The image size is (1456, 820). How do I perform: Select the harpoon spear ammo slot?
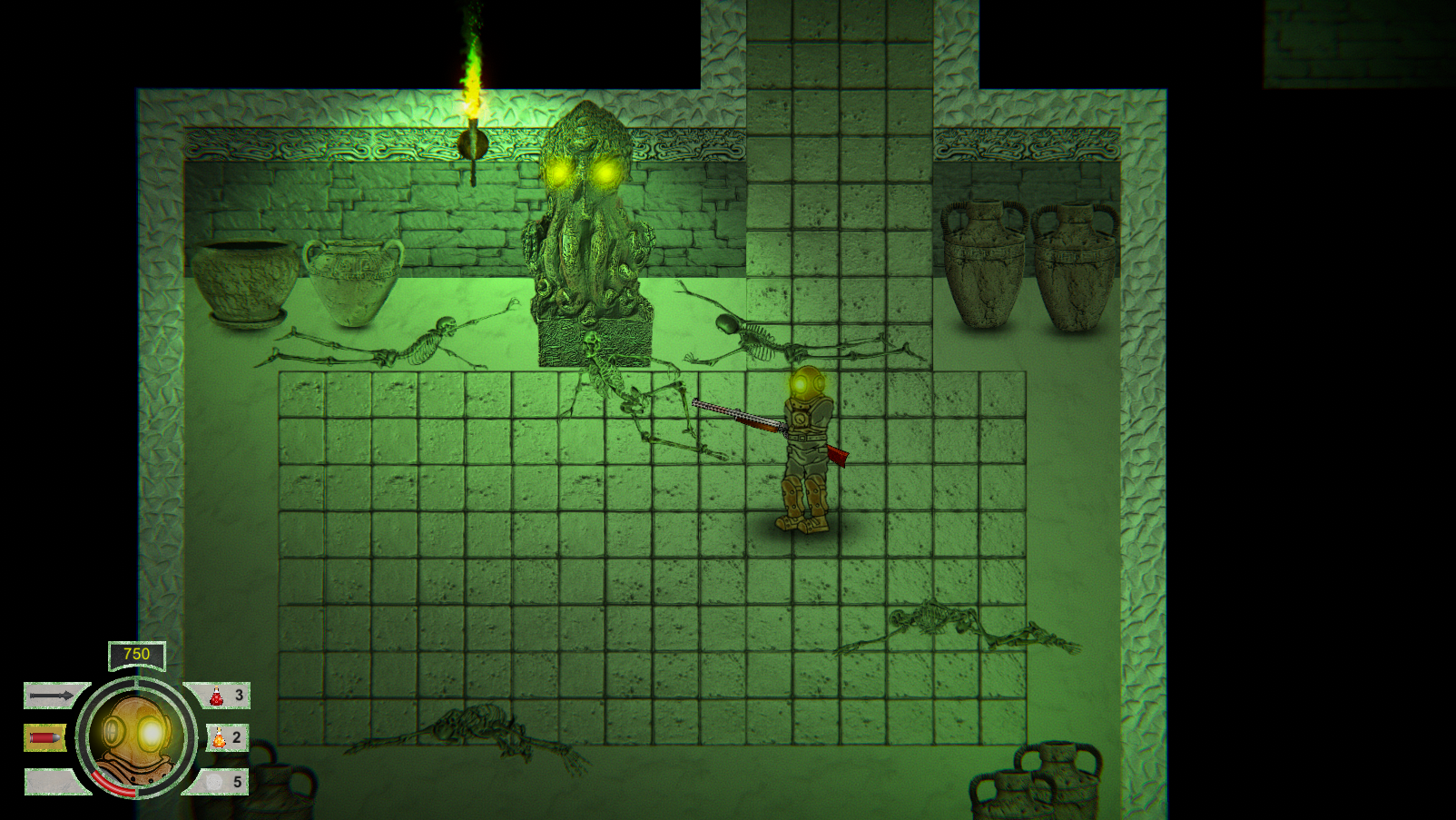(x=52, y=696)
